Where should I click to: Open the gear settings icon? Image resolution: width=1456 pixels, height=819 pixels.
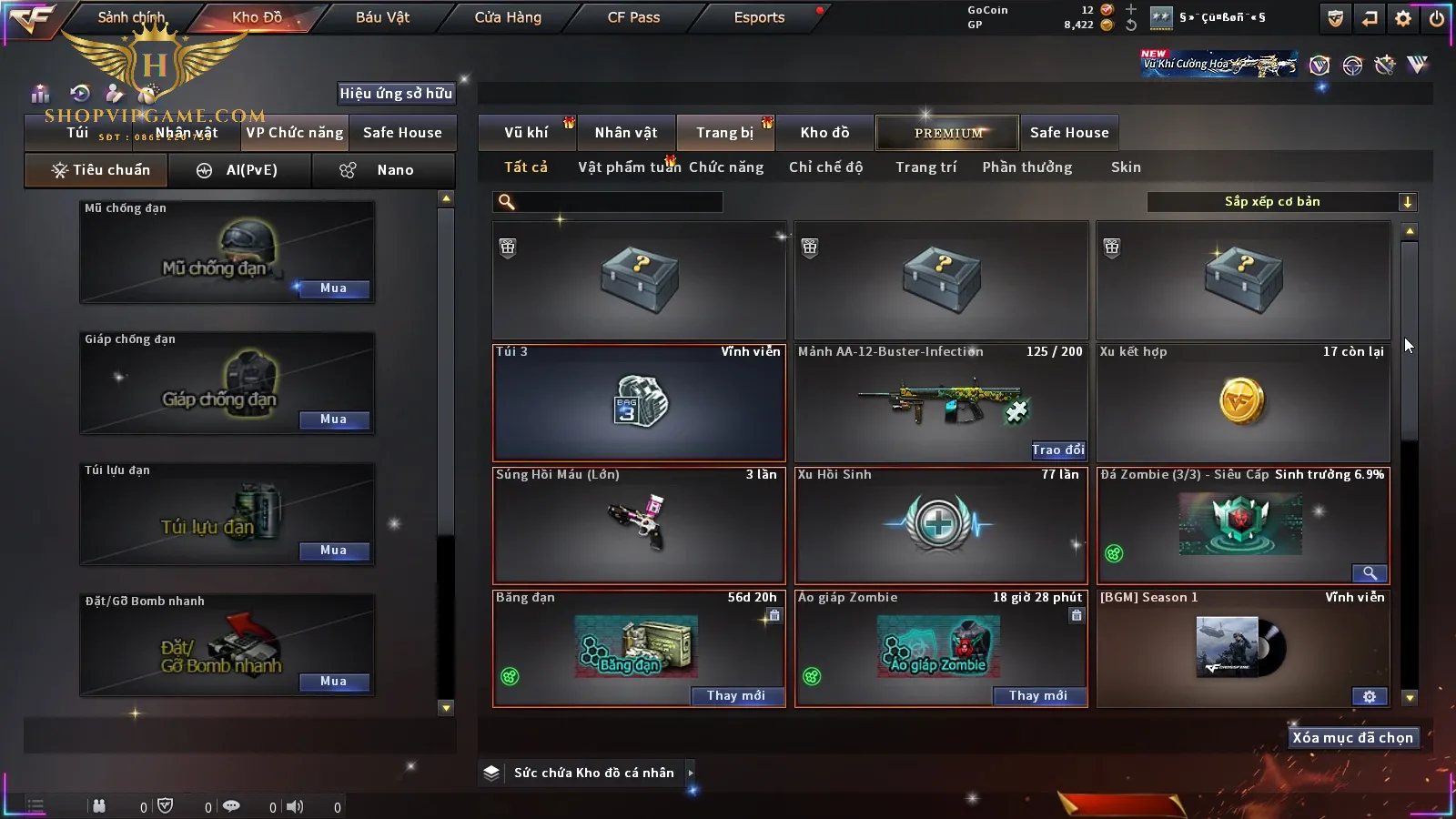click(1403, 18)
